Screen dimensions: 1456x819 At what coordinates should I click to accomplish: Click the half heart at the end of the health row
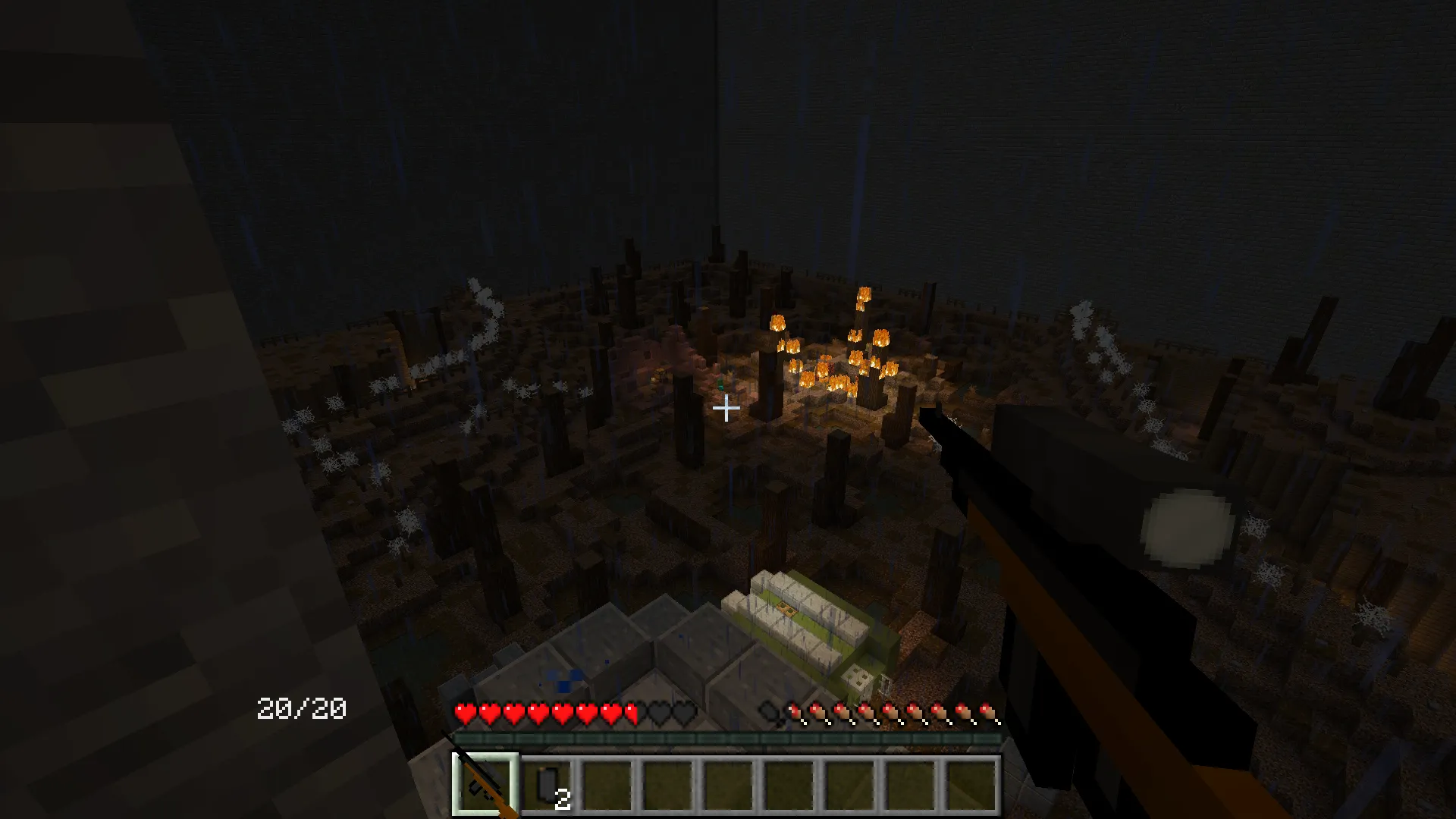630,713
